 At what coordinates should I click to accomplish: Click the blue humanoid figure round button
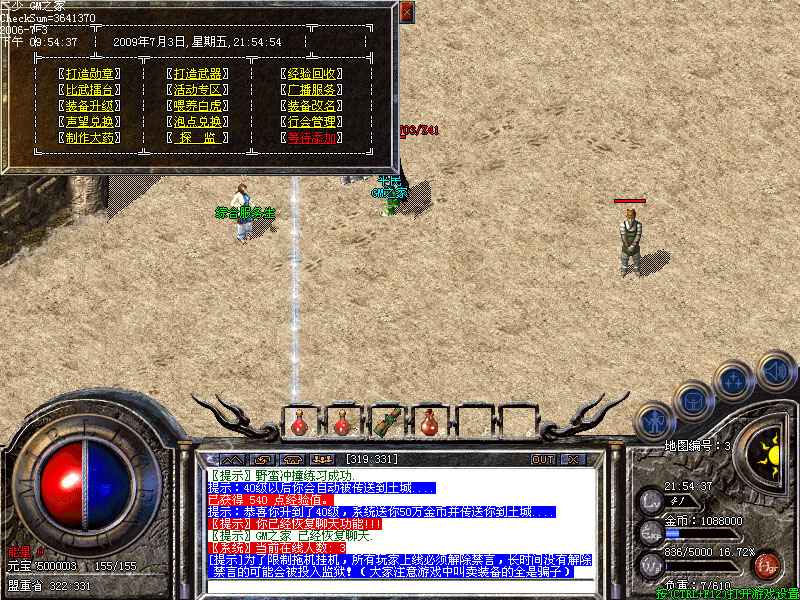[x=655, y=419]
